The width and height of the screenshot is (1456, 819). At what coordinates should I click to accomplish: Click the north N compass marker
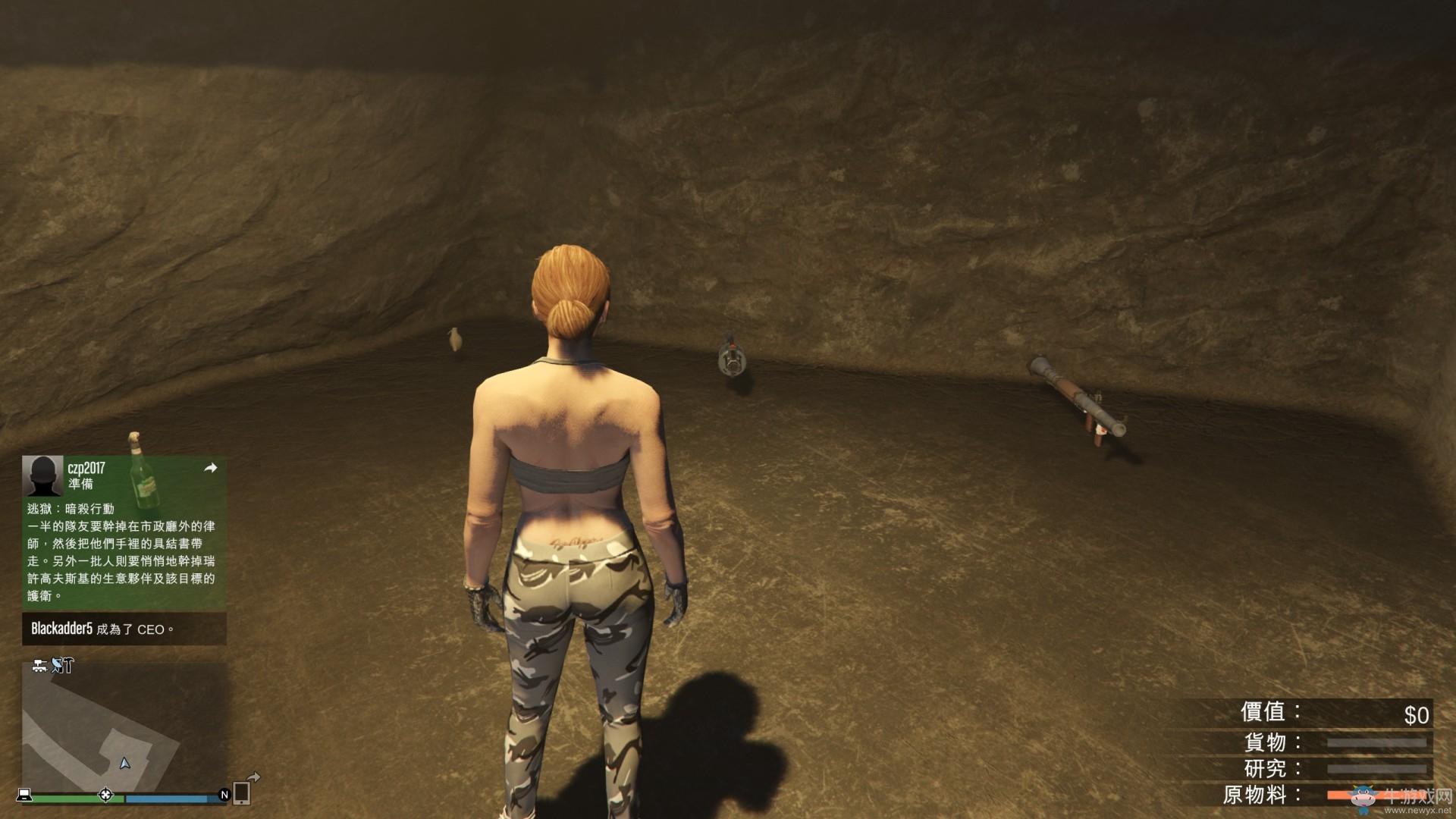coord(224,795)
